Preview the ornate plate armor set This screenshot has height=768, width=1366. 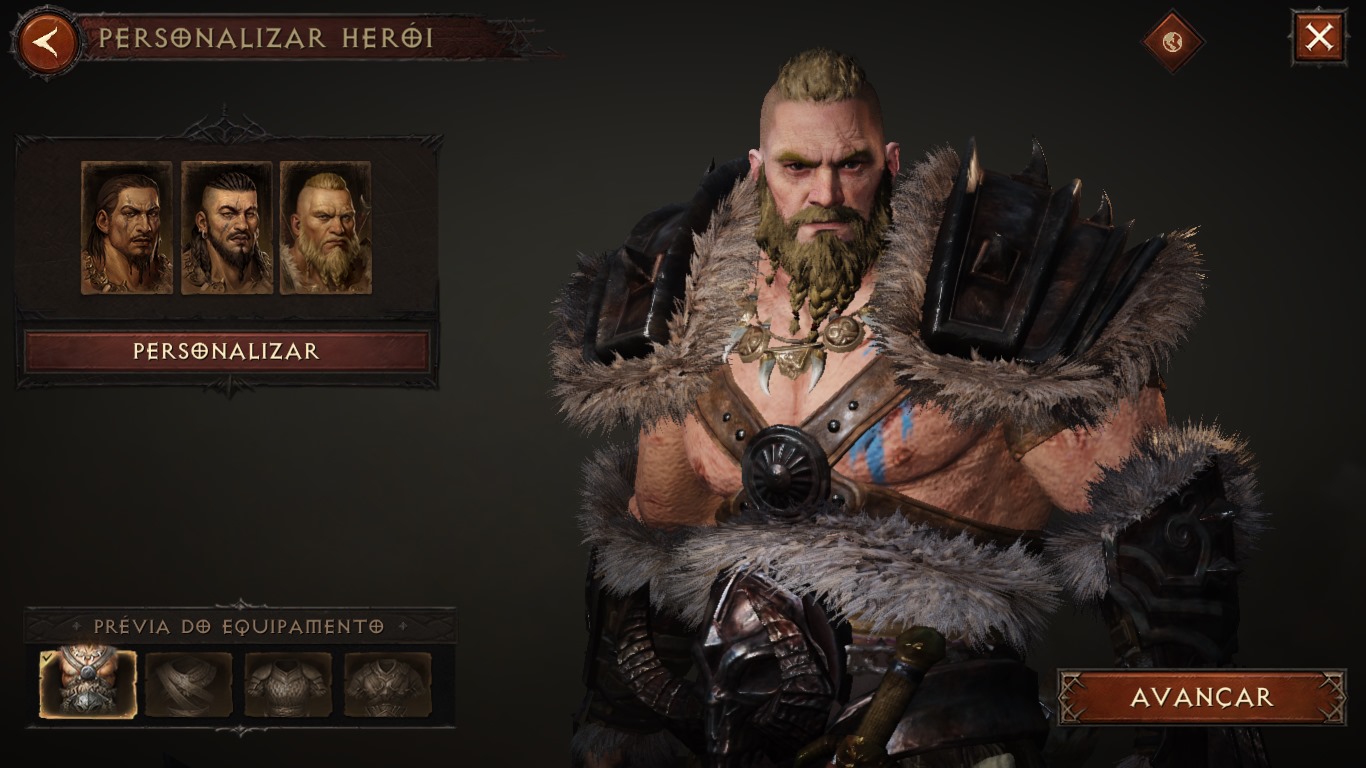[388, 684]
